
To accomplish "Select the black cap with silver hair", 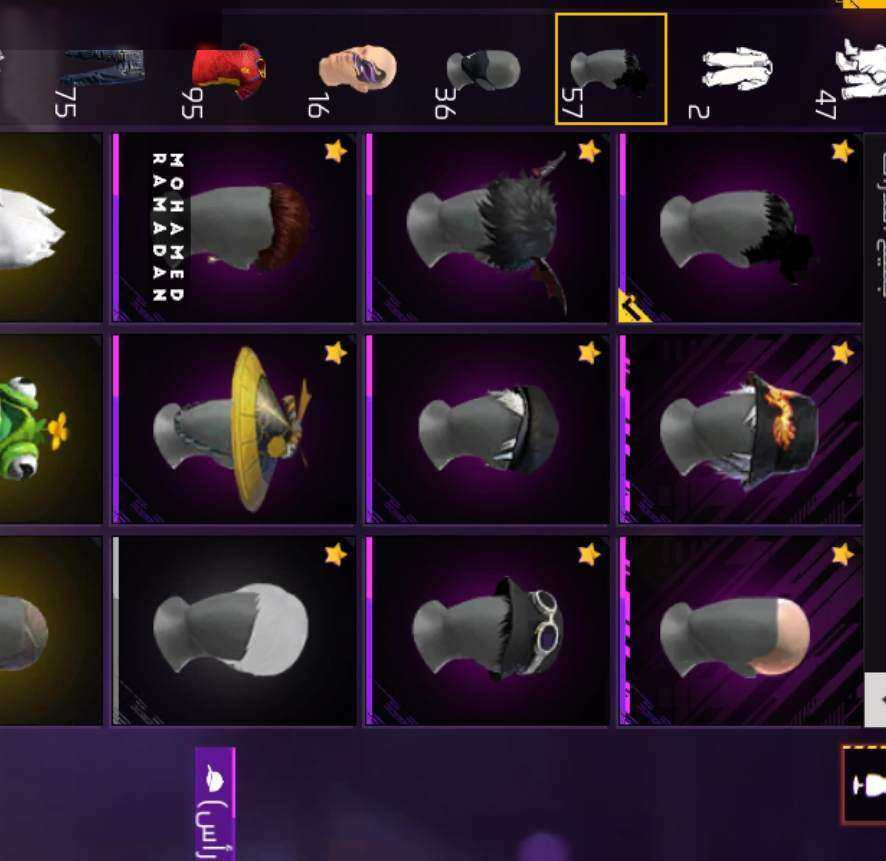I will 488,429.
